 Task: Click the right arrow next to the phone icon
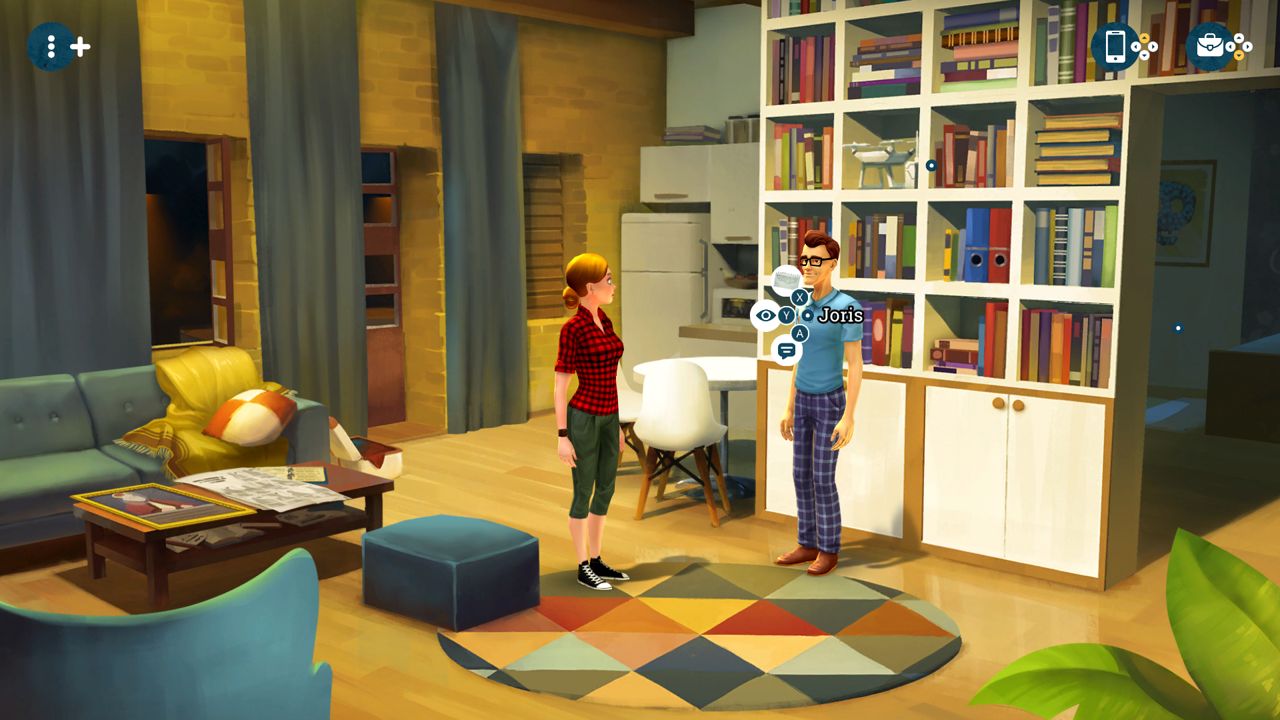[x=1153, y=47]
